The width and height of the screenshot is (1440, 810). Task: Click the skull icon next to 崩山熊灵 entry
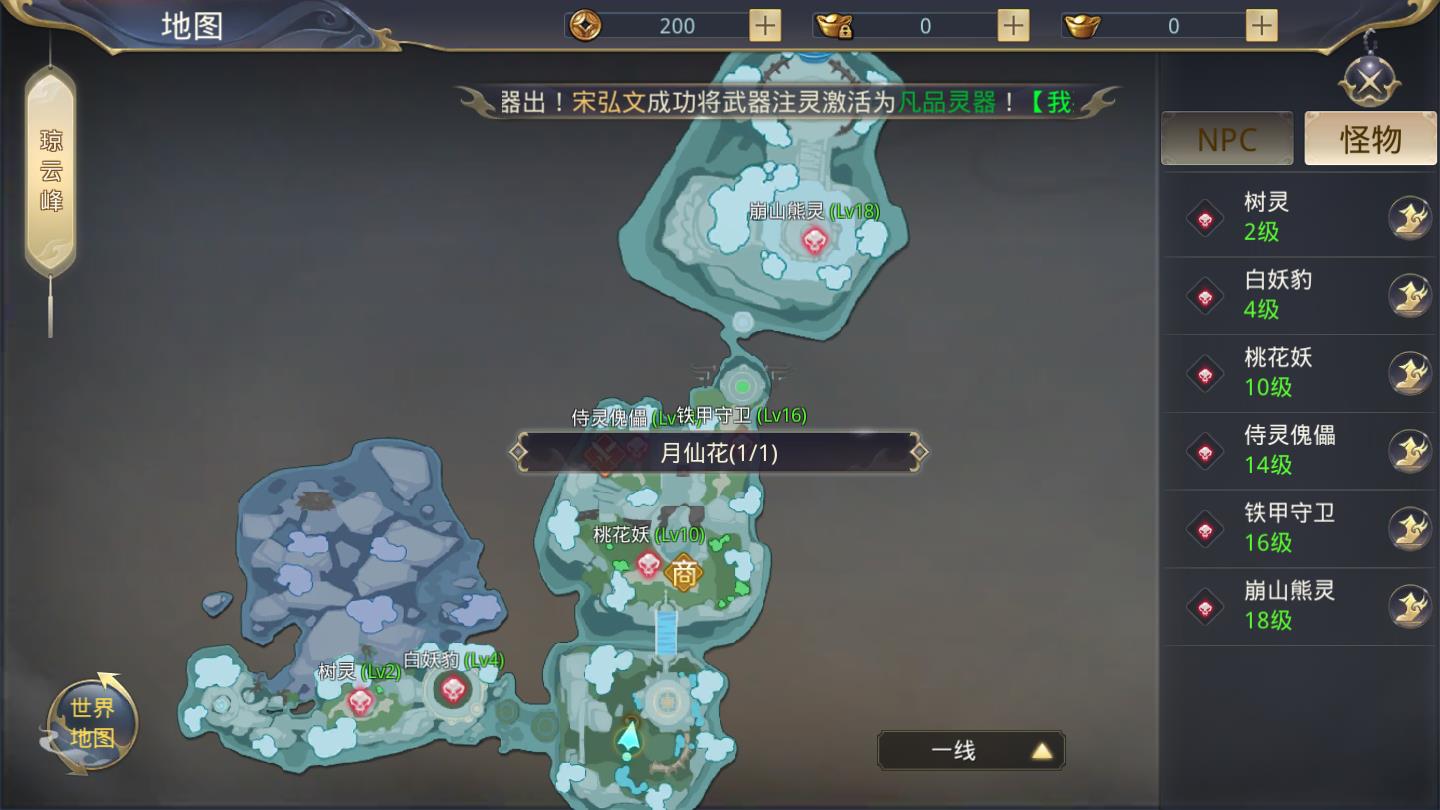pos(1204,605)
